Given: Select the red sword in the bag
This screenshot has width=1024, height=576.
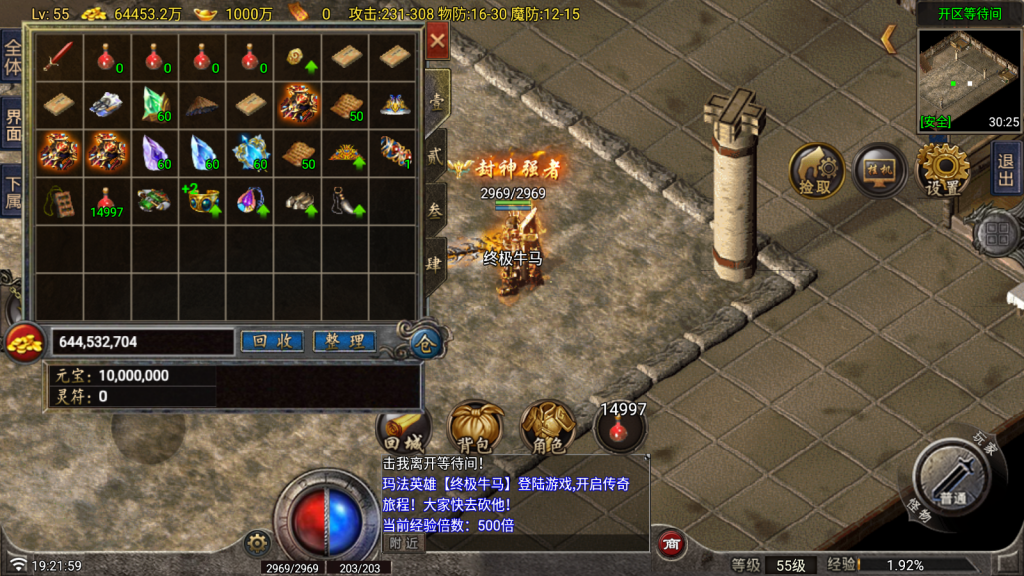Looking at the screenshot, I should 58,56.
